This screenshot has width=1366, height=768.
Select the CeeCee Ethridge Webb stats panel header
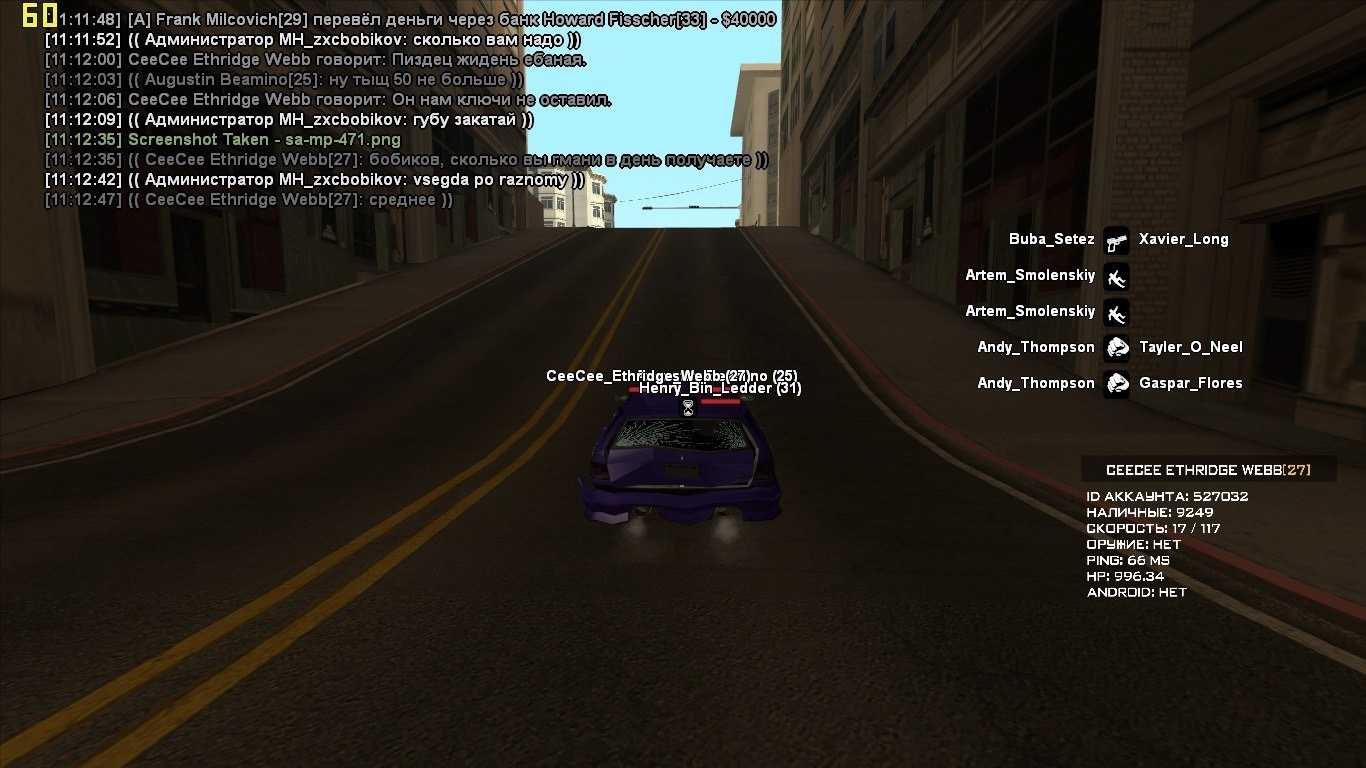click(1208, 470)
